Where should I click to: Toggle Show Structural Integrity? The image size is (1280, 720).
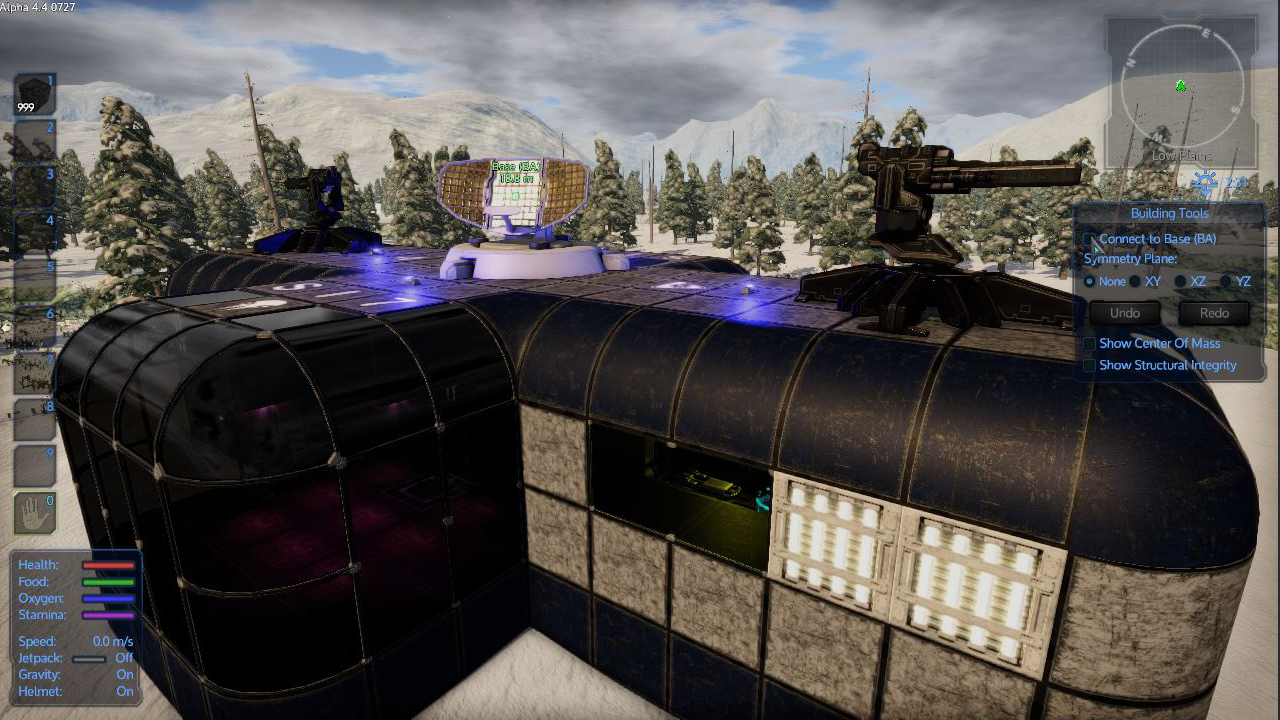1090,366
